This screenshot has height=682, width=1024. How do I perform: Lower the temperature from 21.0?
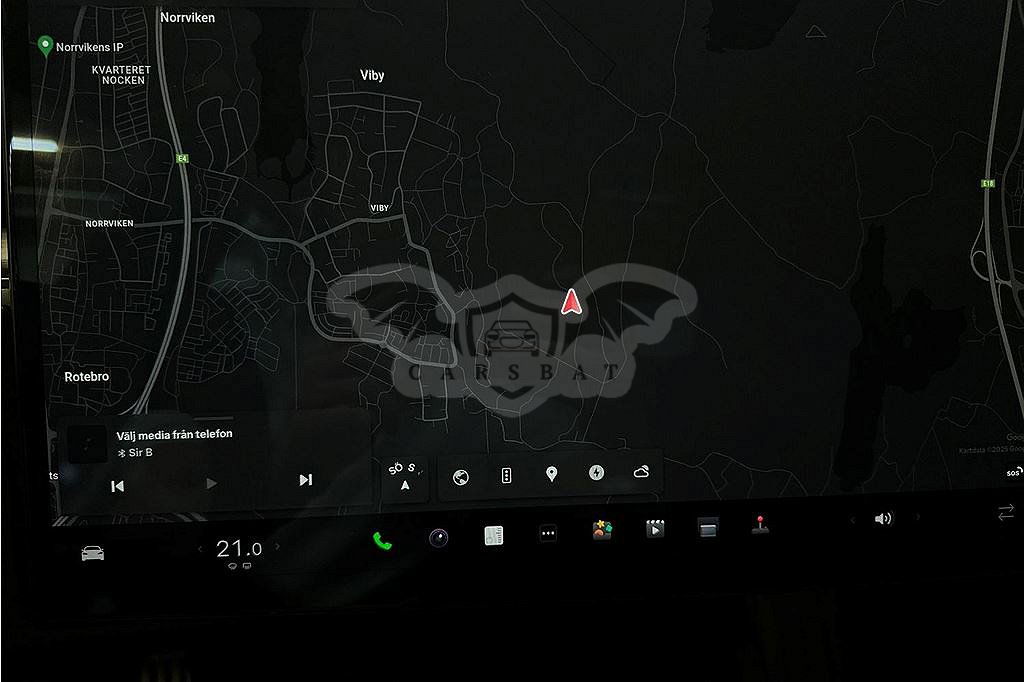(x=200, y=548)
